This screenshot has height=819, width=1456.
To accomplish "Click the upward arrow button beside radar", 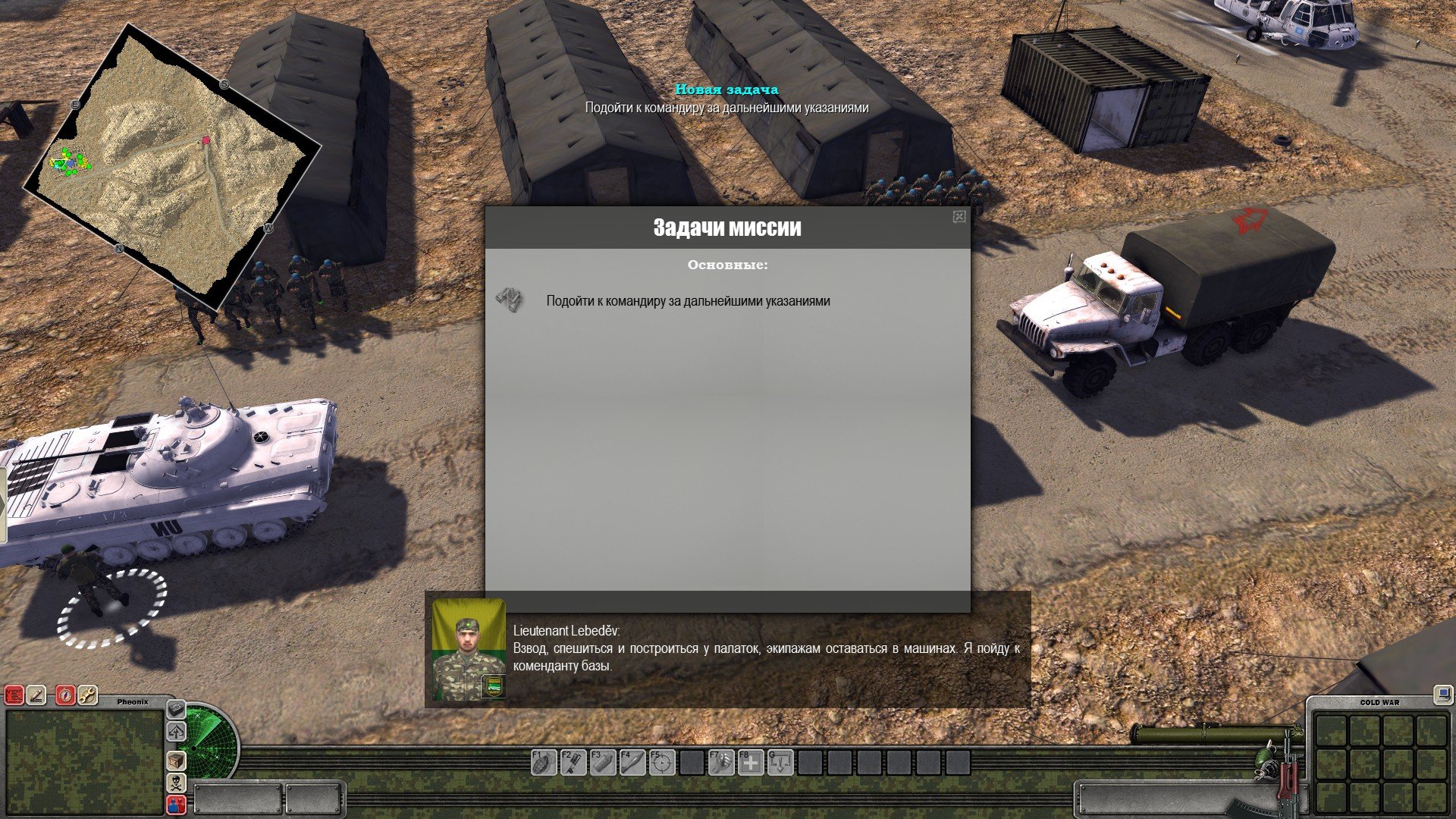I will (176, 733).
